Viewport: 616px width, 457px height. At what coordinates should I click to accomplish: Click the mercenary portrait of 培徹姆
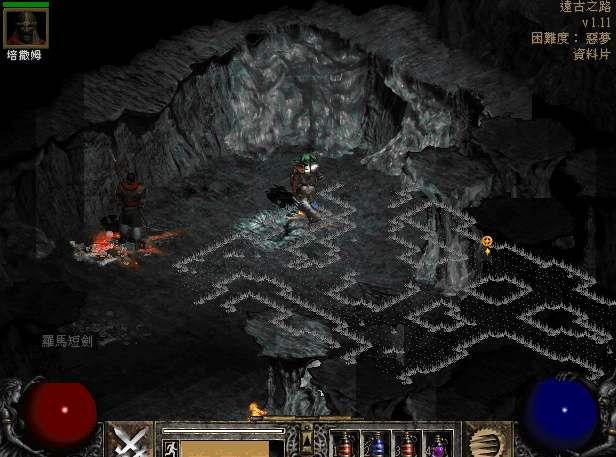(x=25, y=28)
